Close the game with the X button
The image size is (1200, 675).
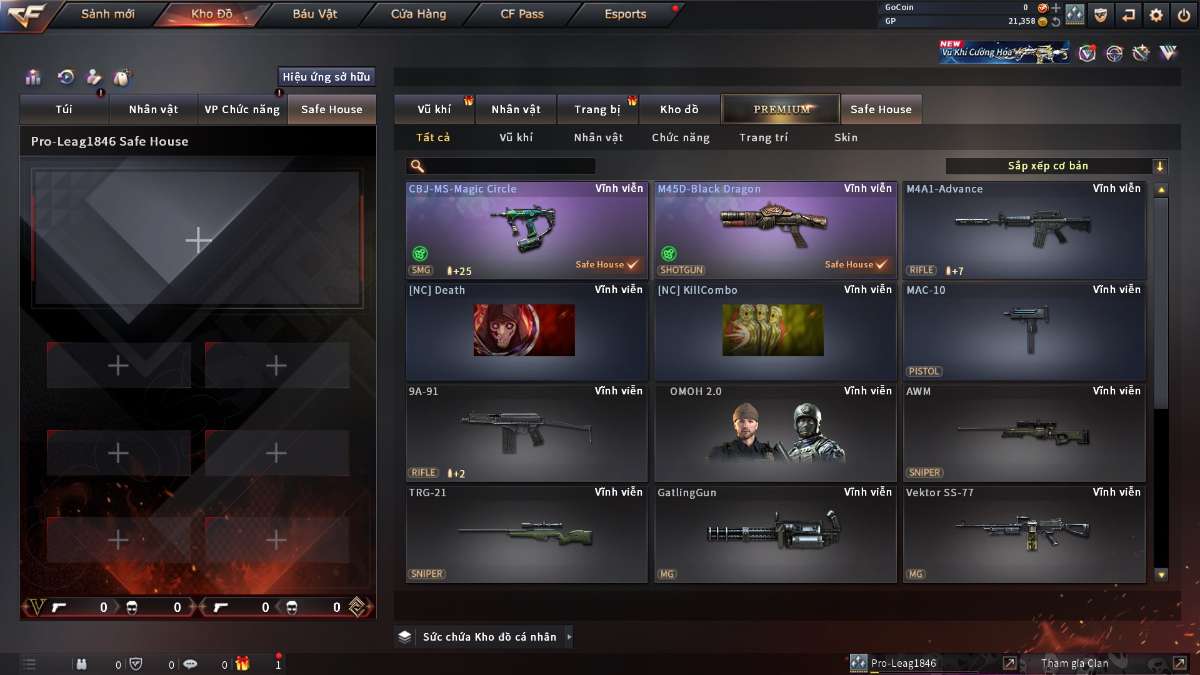(x=1183, y=15)
